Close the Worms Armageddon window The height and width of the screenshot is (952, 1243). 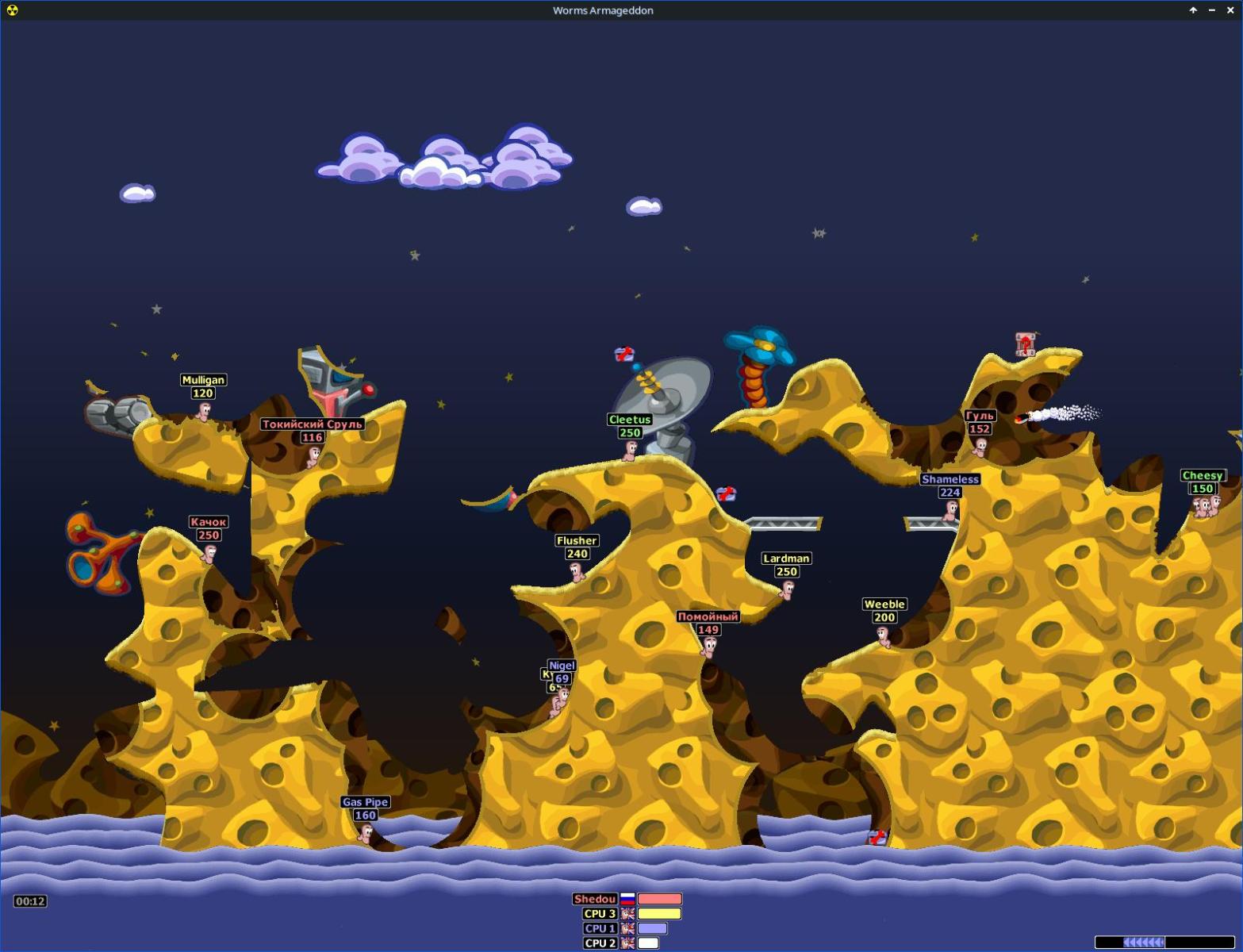click(x=1230, y=10)
